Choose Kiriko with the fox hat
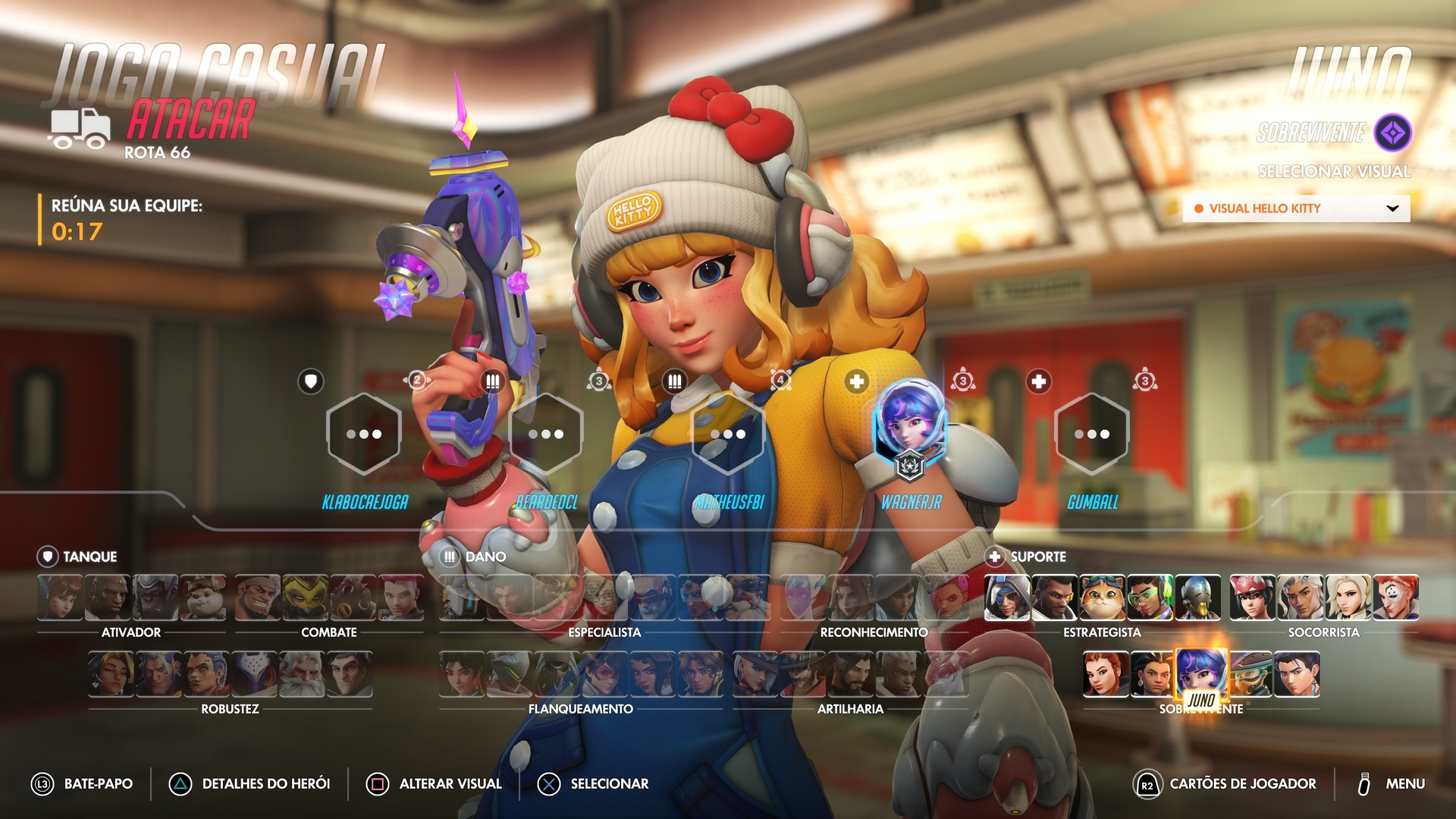 [1253, 598]
